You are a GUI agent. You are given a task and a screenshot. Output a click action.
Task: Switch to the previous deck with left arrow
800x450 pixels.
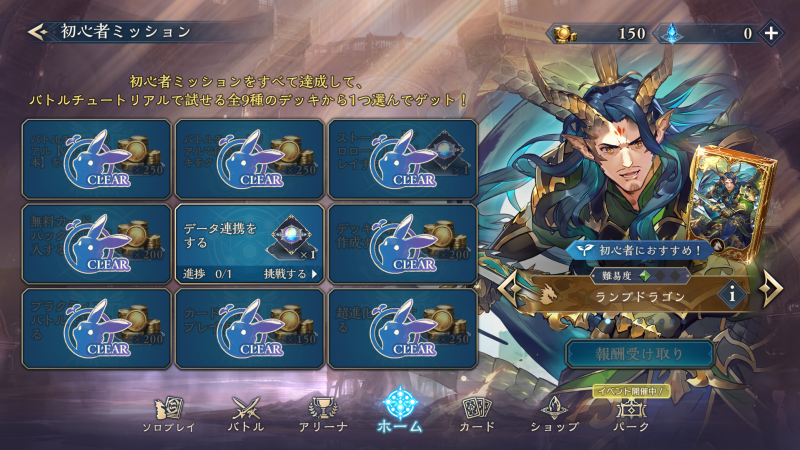pos(509,291)
